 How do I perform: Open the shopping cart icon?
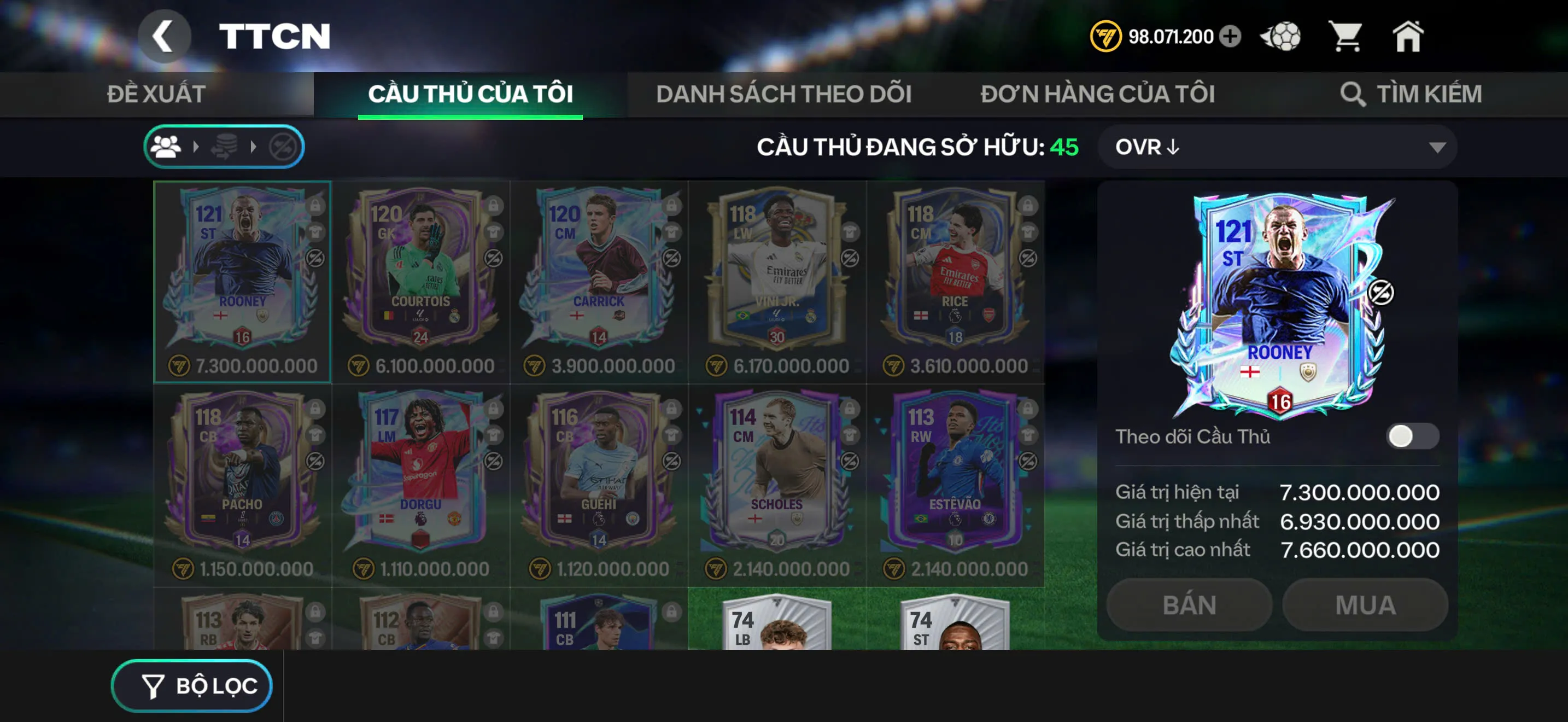click(x=1348, y=38)
